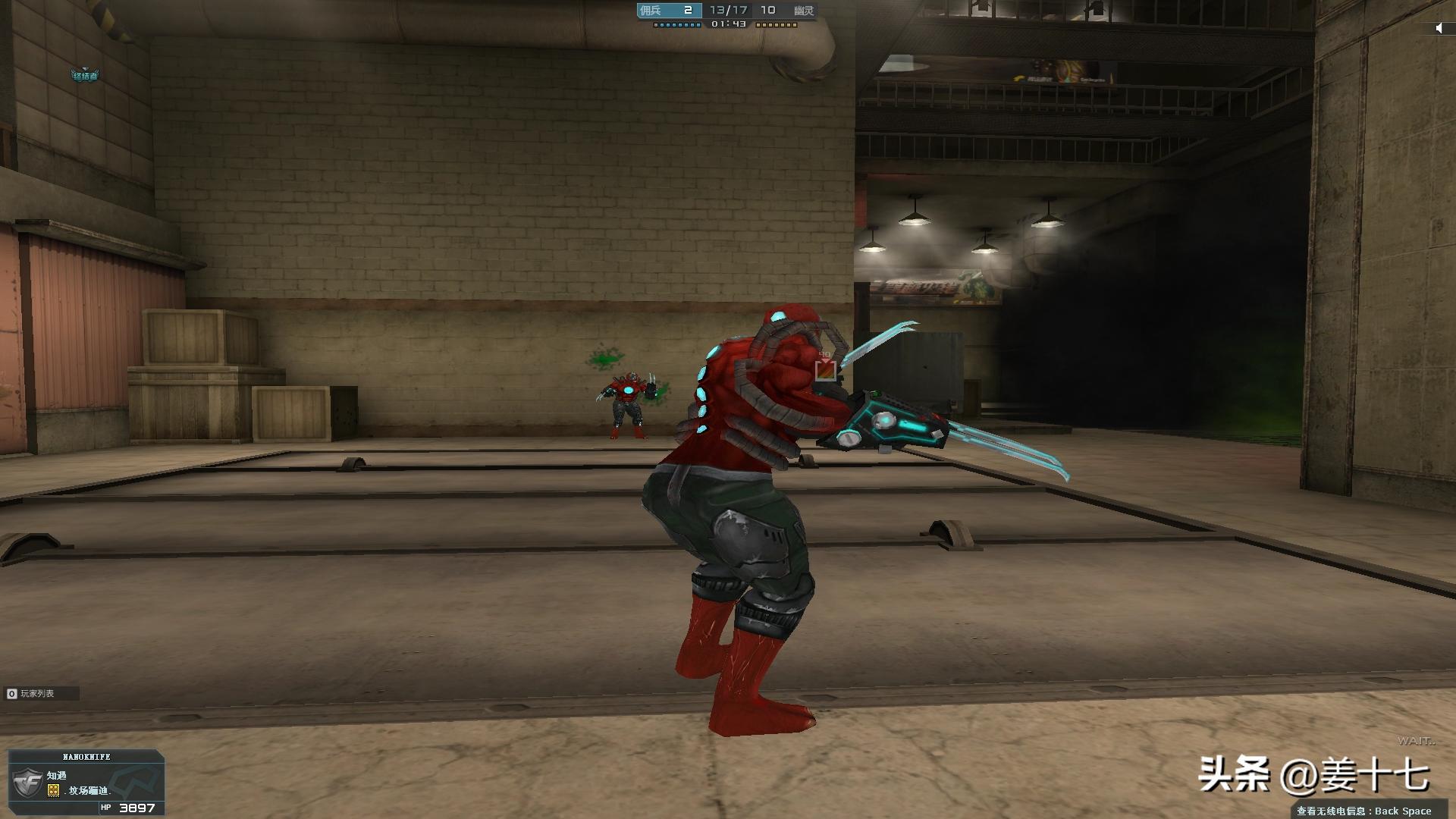The height and width of the screenshot is (819, 1456).
Task: Toggle the speaker sound icon
Action: pos(1439,28)
